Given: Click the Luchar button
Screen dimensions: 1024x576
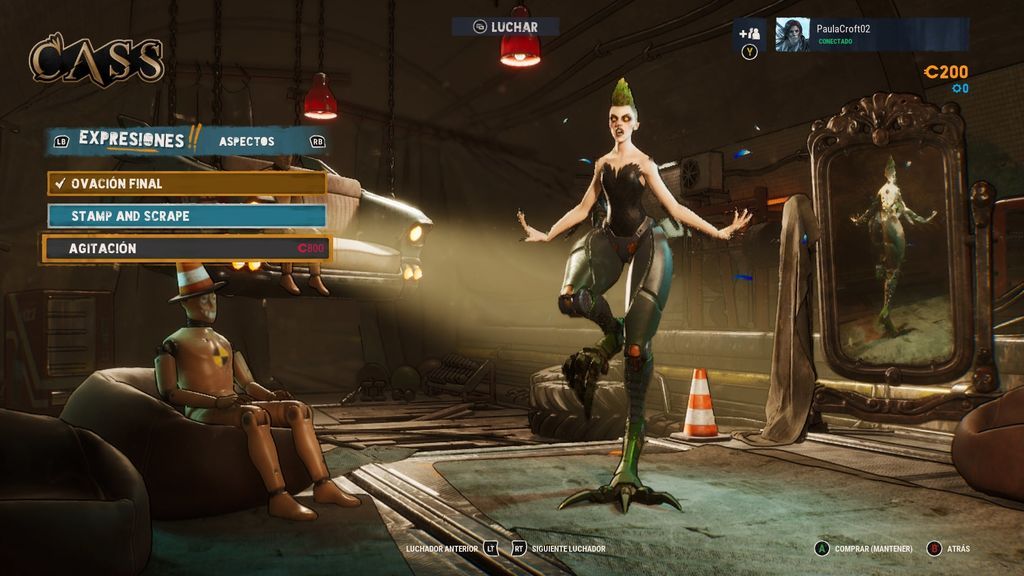Looking at the screenshot, I should coord(505,27).
